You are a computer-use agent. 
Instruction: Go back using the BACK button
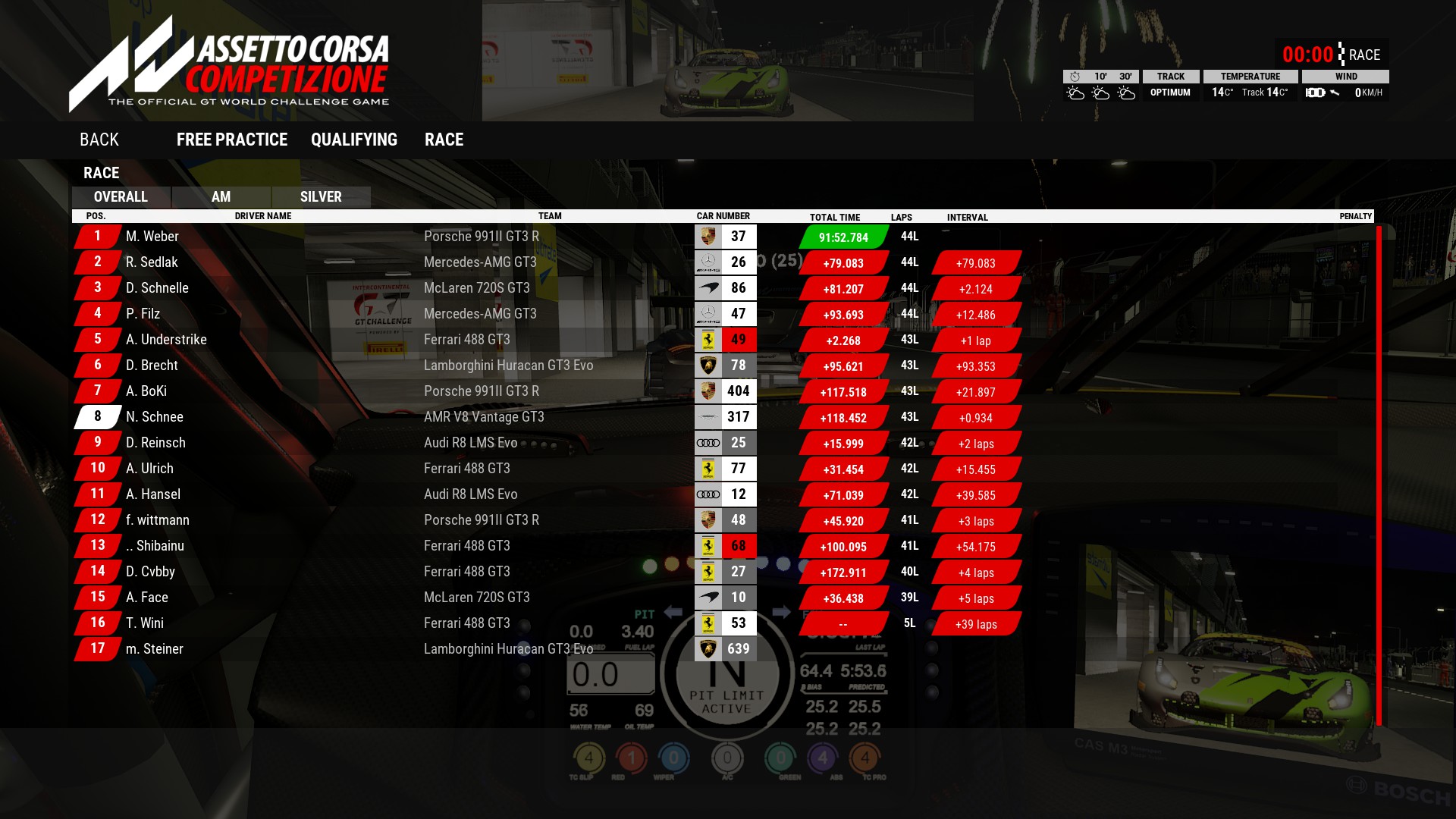[x=99, y=140]
